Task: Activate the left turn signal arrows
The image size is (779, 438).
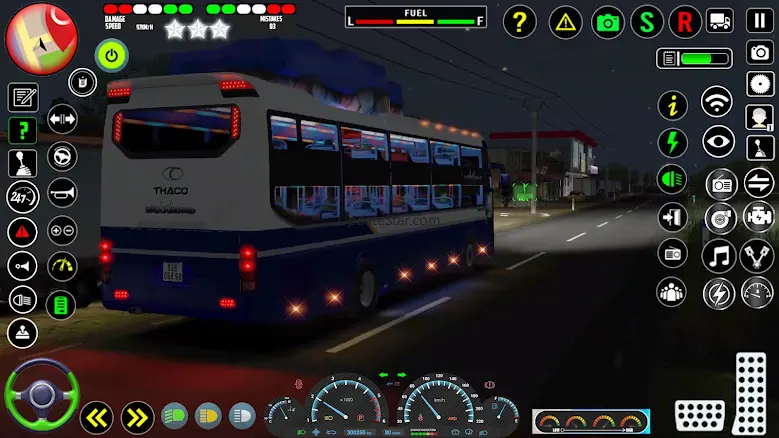Action: tap(96, 416)
